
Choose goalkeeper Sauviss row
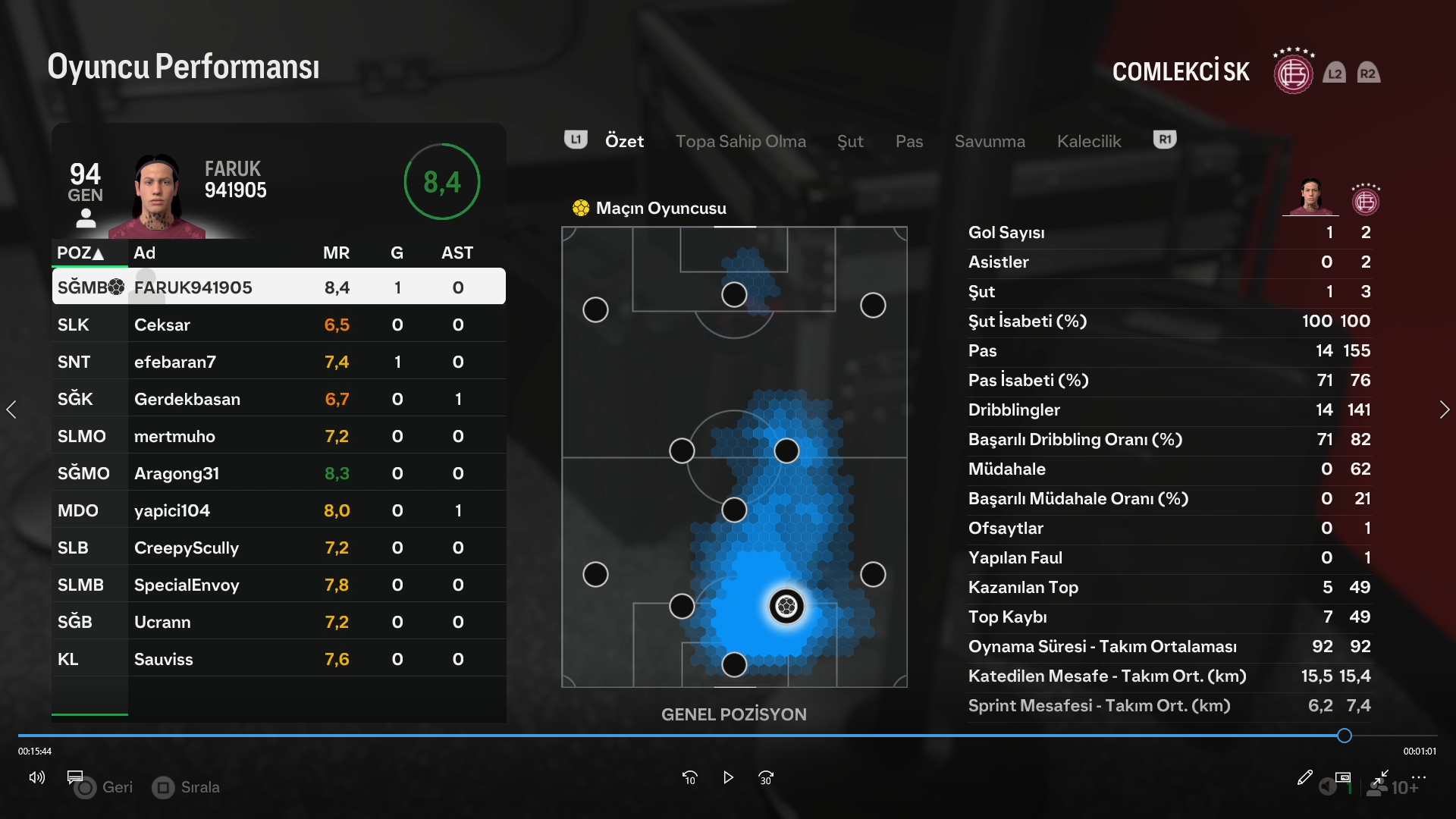[278, 659]
